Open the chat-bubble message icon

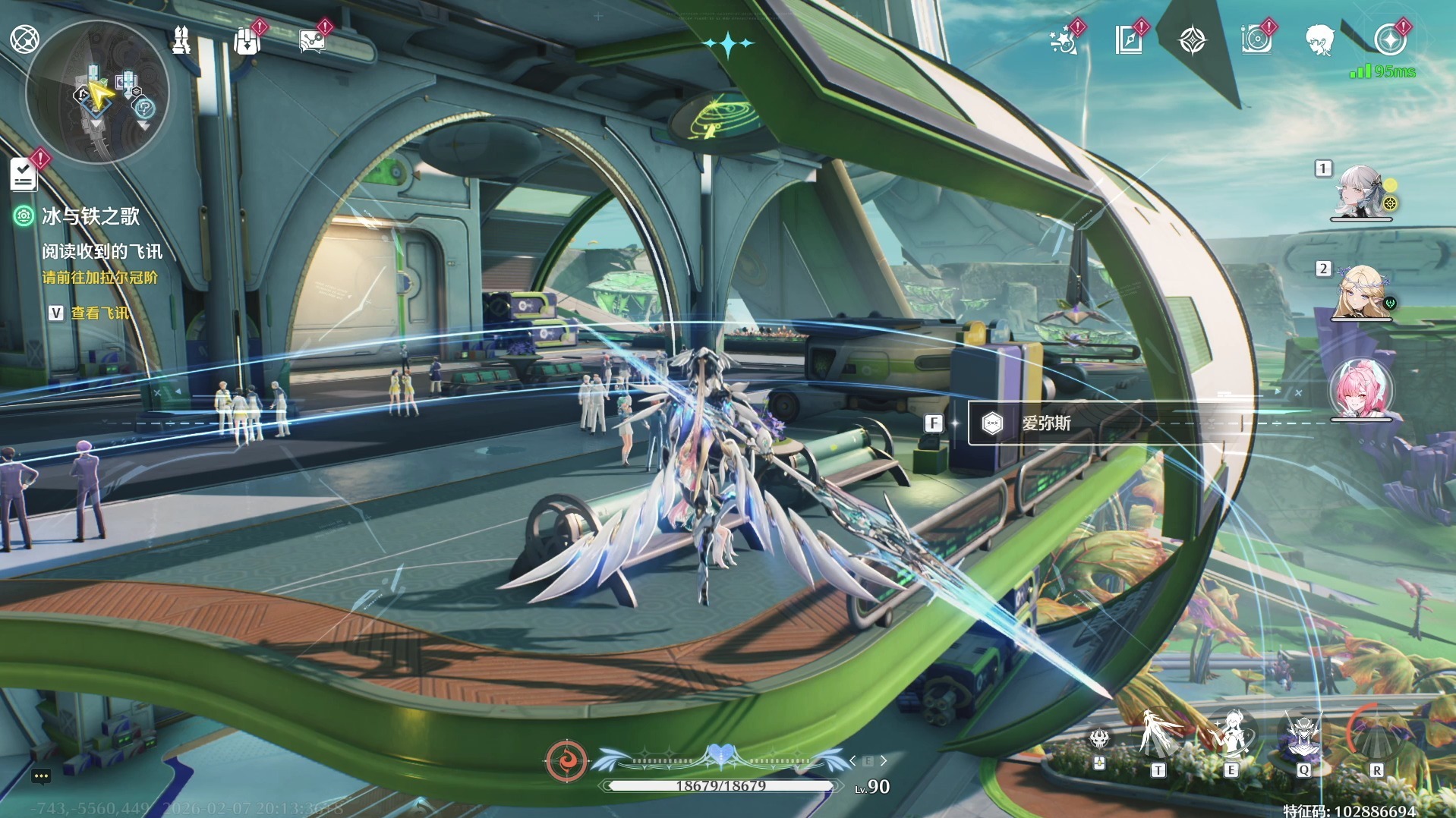coord(312,41)
